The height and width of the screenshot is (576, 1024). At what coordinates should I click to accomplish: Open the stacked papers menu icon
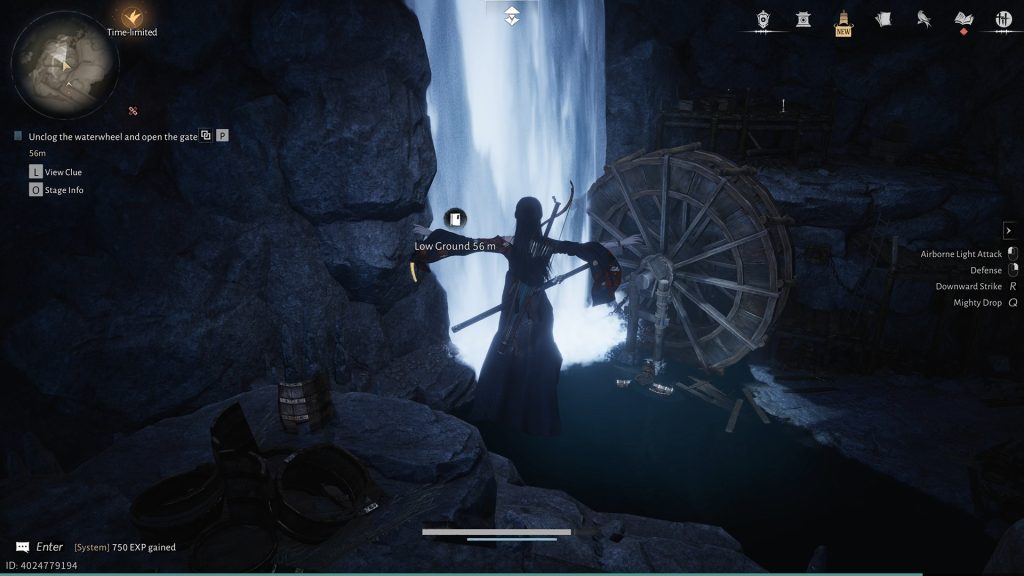[x=882, y=19]
